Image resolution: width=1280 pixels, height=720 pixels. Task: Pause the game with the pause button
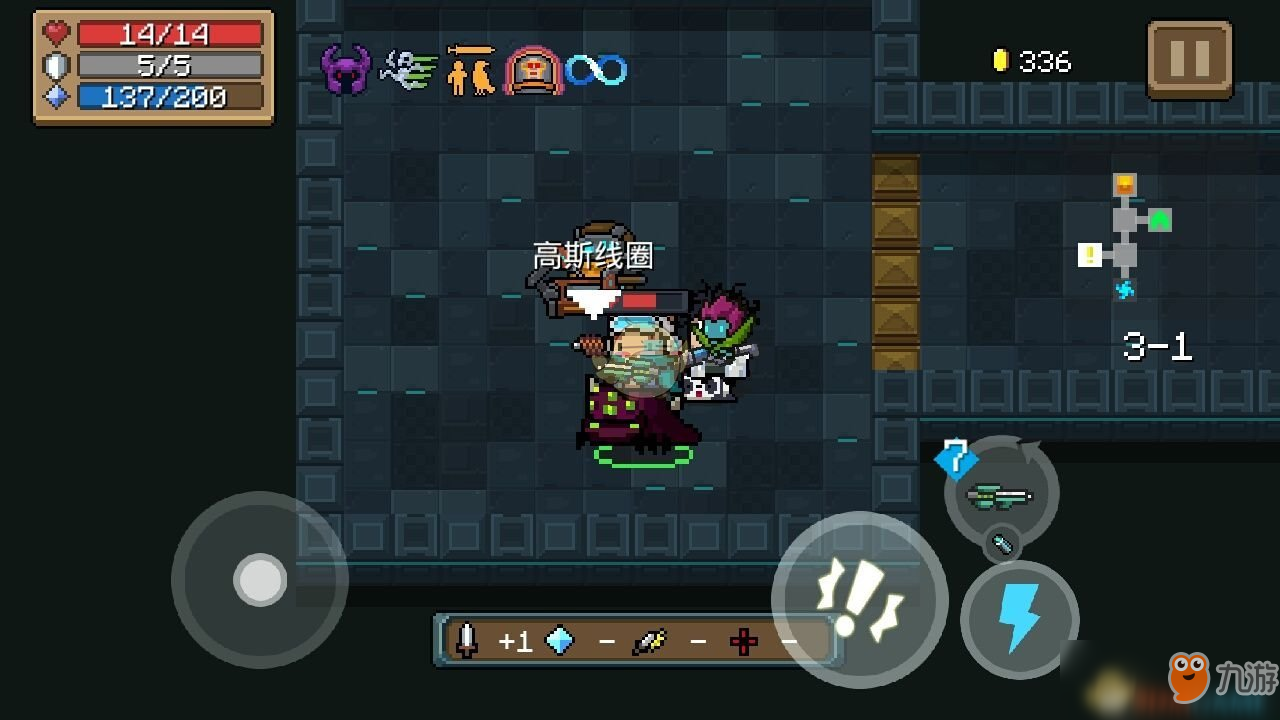tap(1189, 60)
